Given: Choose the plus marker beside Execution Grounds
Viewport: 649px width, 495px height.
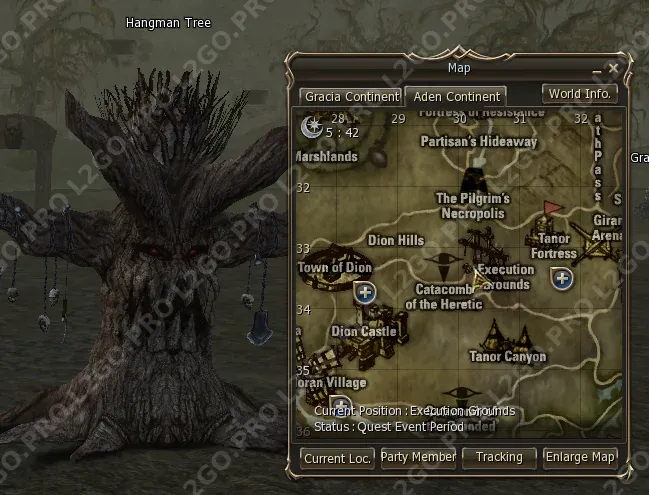Looking at the screenshot, I should coord(561,278).
